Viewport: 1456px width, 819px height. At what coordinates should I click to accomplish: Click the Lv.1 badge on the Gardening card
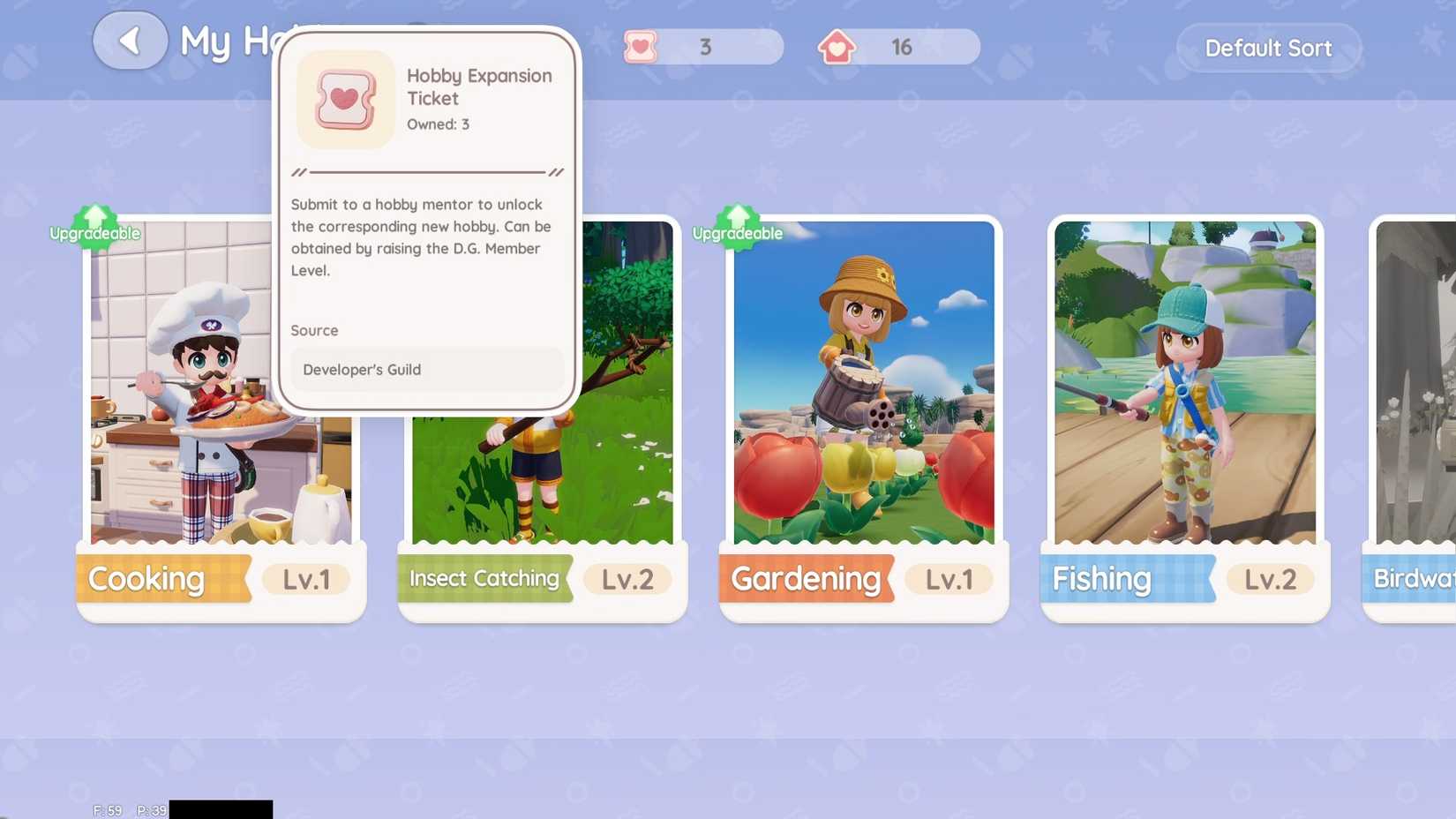coord(949,579)
